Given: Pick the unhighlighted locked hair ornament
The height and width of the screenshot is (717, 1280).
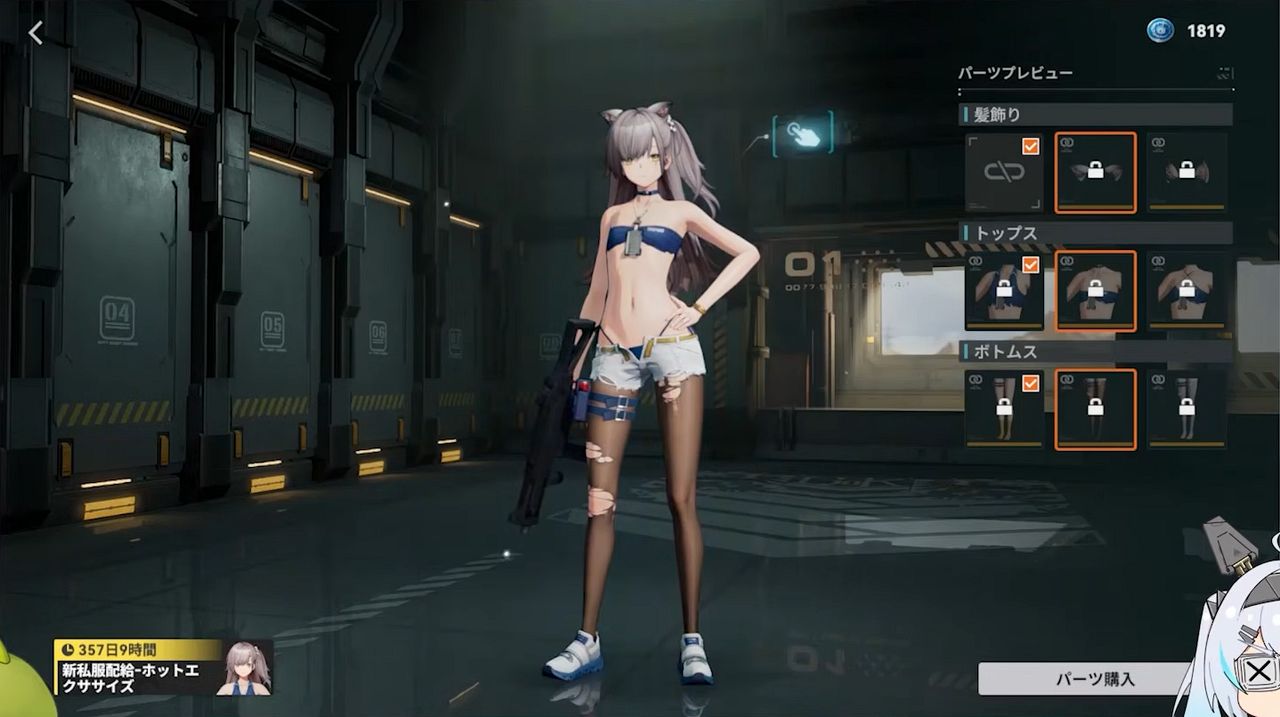Looking at the screenshot, I should tap(1186, 172).
